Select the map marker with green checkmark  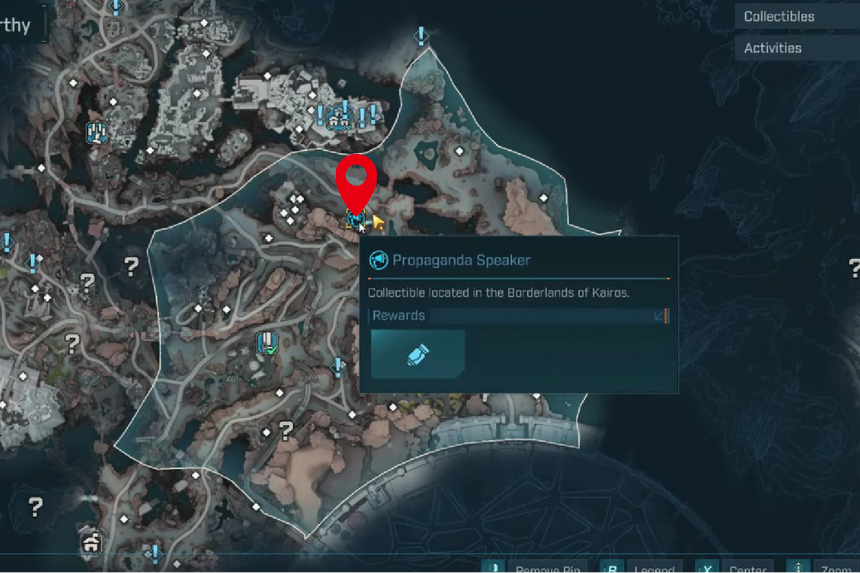266,343
